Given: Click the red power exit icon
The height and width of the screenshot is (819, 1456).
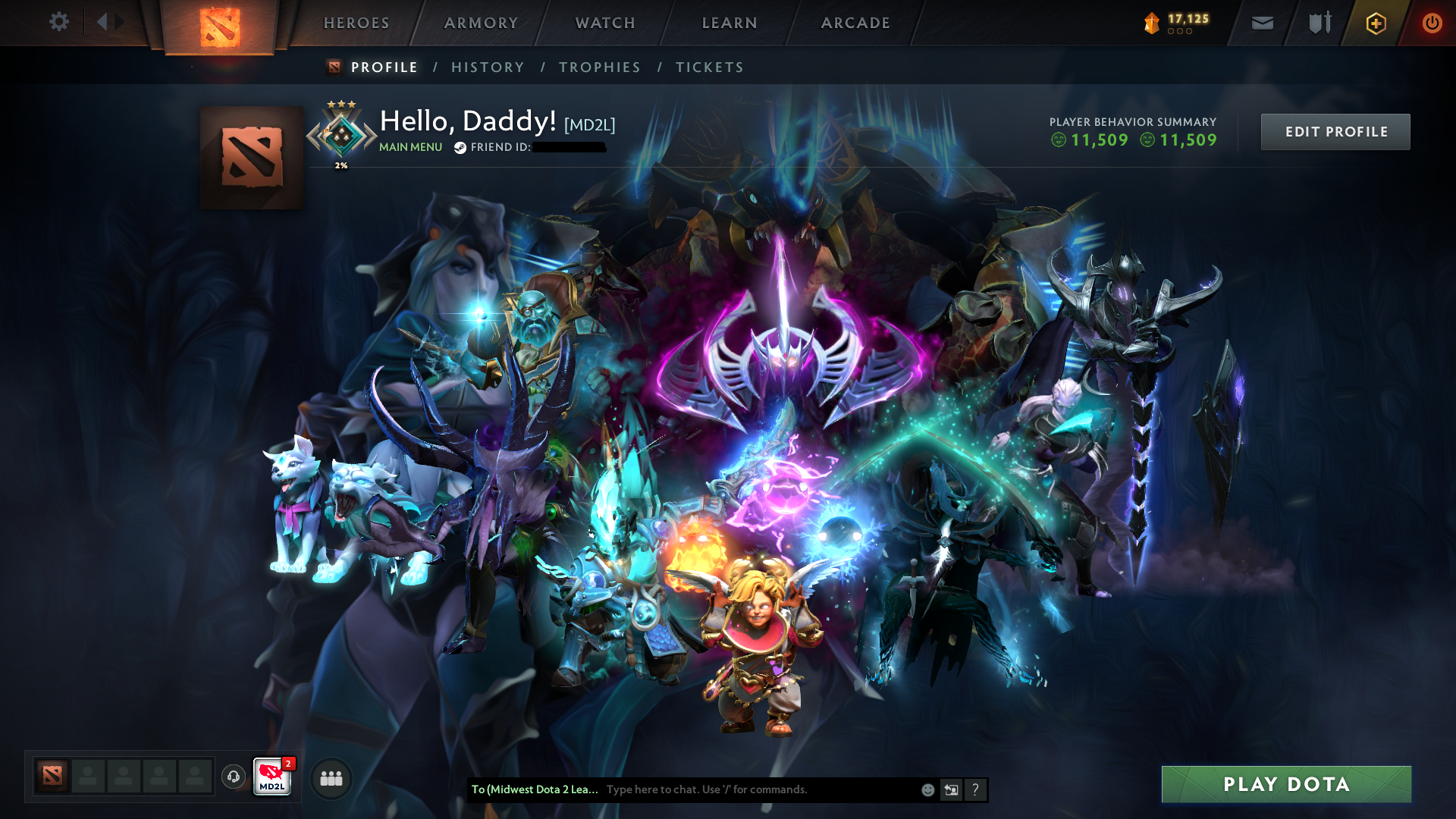Looking at the screenshot, I should click(x=1432, y=22).
